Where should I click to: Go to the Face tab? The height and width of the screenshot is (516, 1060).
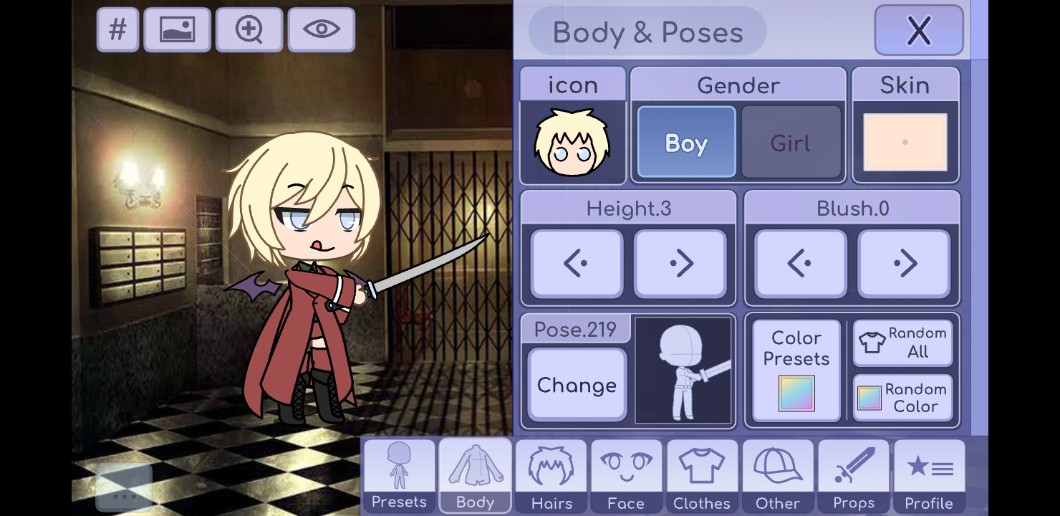(x=626, y=476)
